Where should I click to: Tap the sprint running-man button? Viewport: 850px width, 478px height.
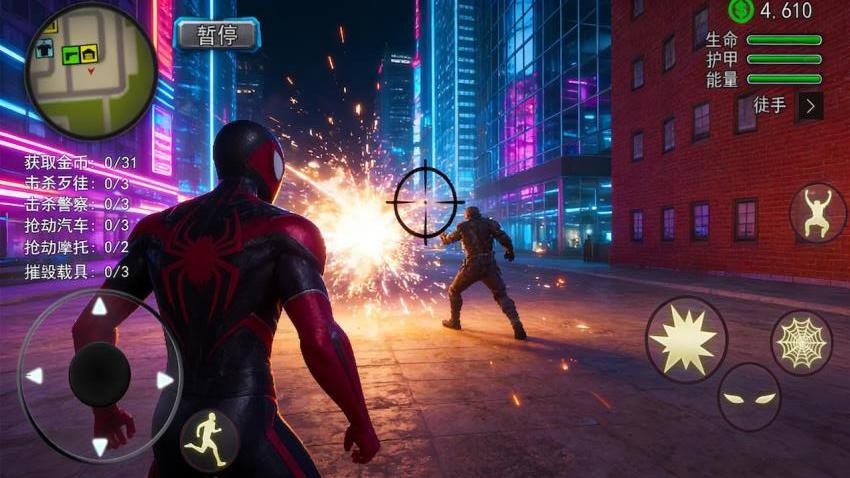point(210,438)
